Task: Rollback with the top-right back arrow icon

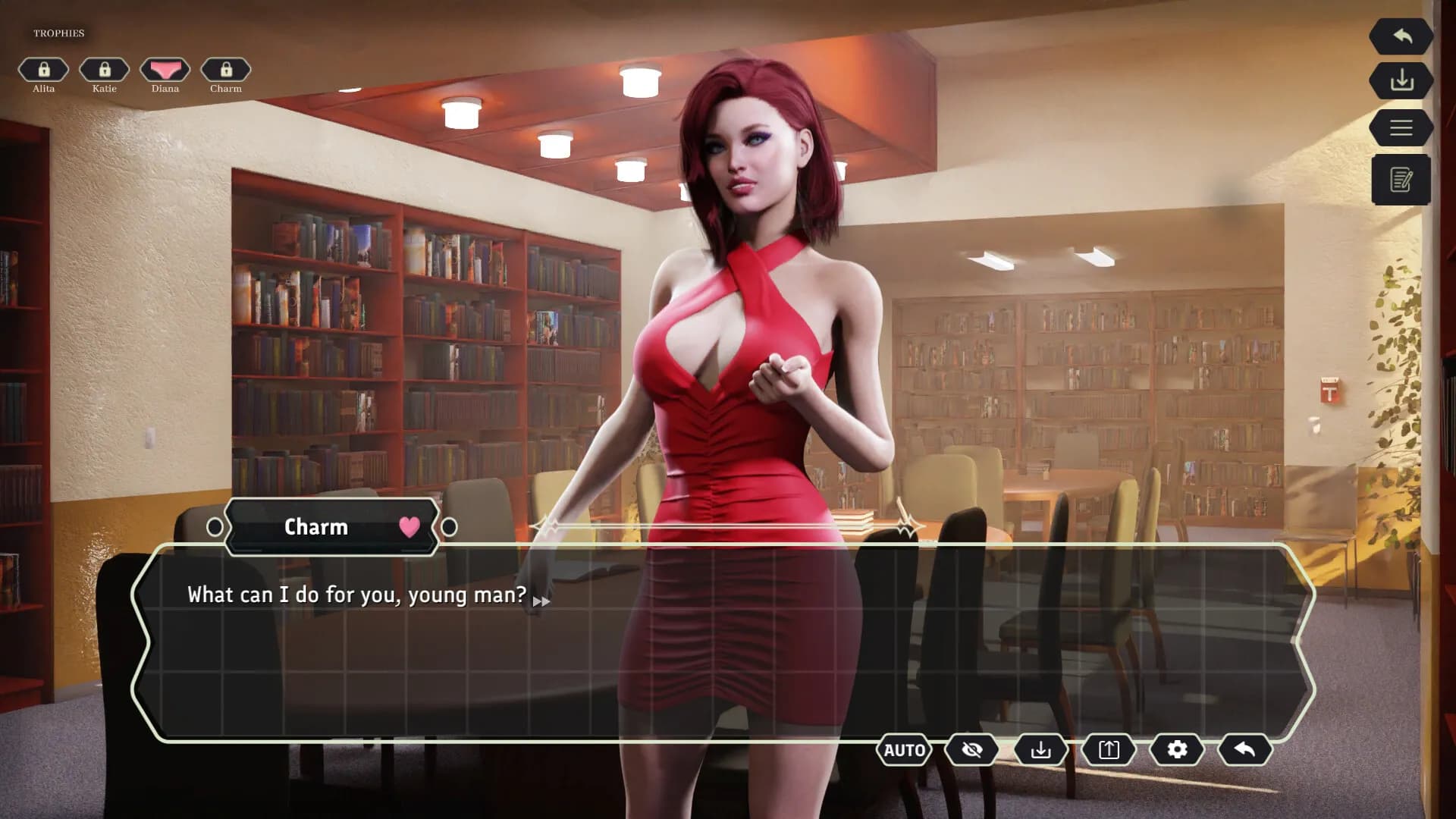Action: tap(1401, 36)
